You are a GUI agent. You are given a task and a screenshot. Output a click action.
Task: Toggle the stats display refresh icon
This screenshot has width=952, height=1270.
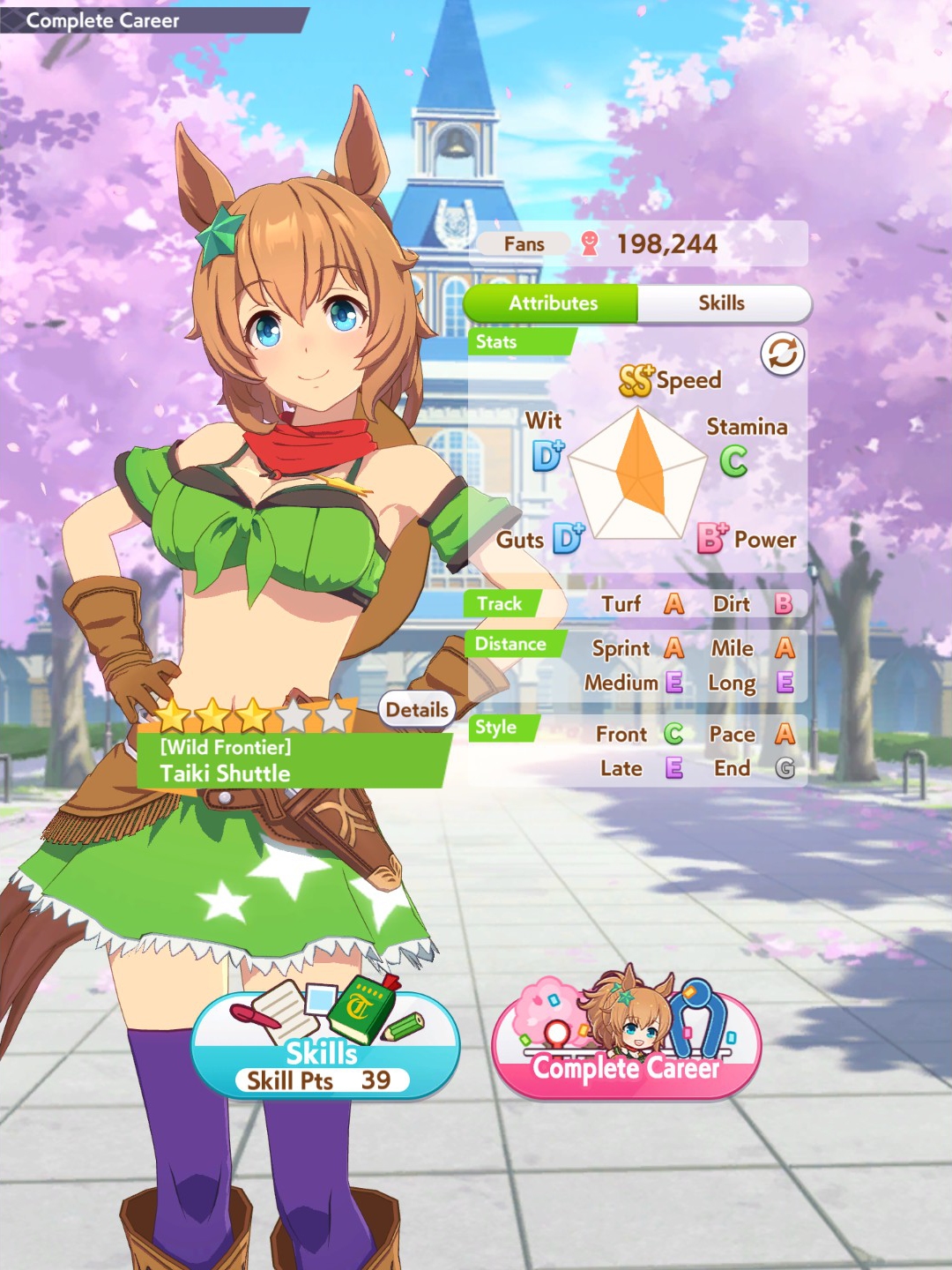(x=782, y=355)
